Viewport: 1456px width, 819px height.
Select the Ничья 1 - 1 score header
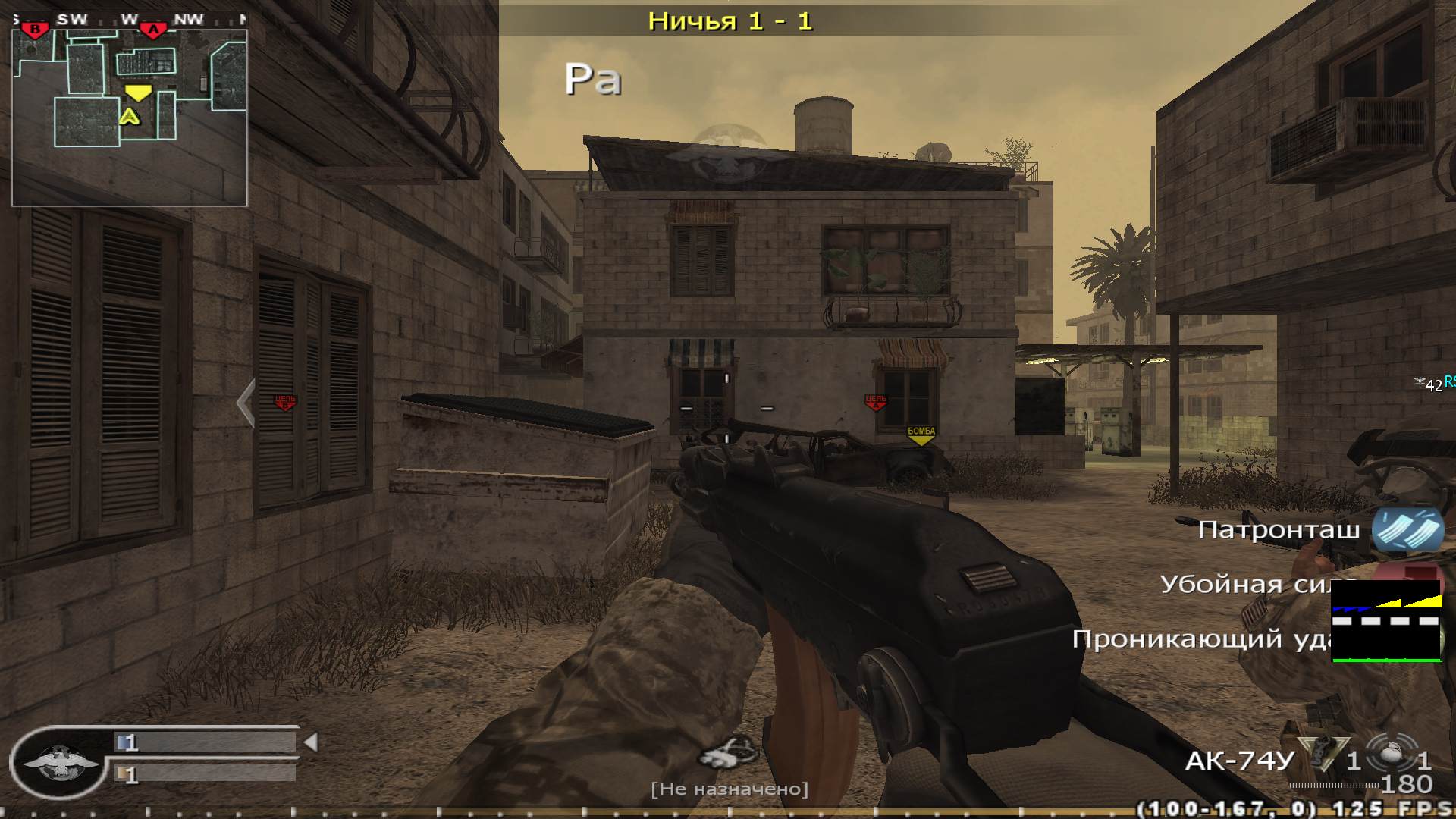(x=730, y=20)
